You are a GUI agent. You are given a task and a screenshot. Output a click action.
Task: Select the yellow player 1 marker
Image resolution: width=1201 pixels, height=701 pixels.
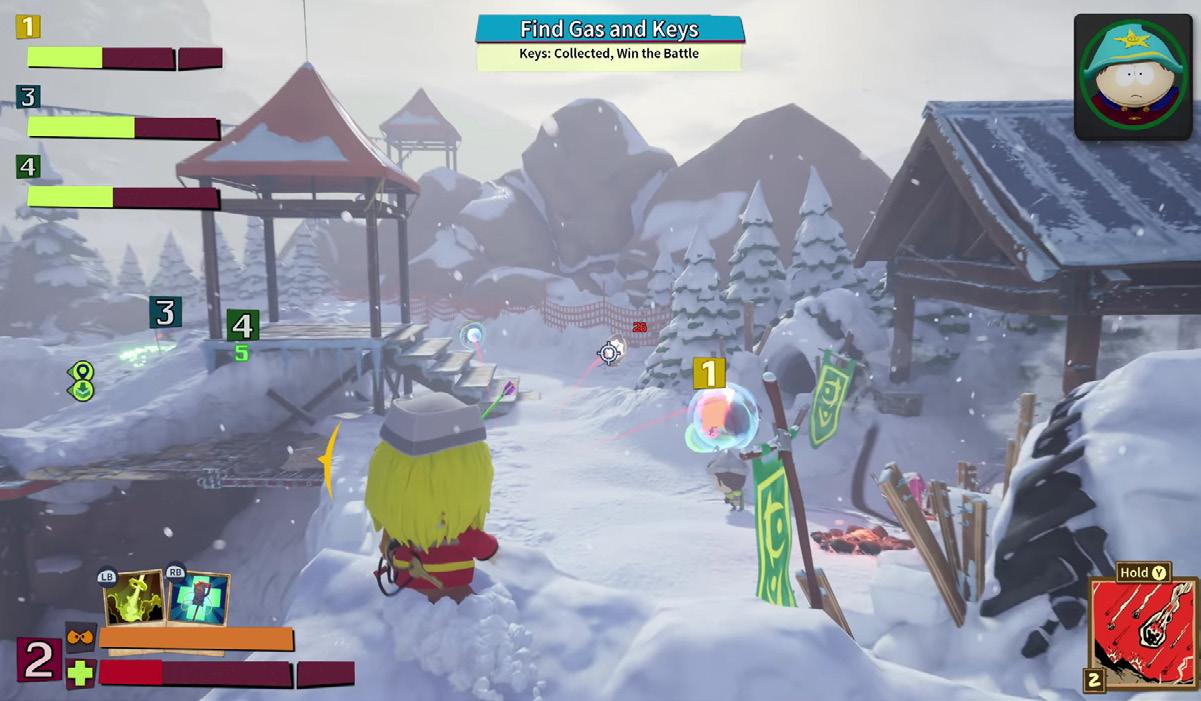[709, 374]
